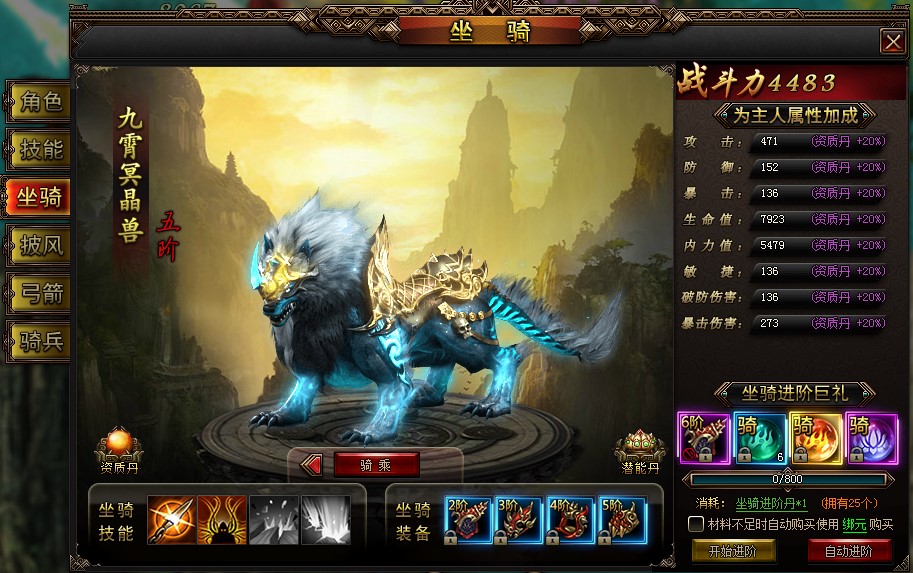The height and width of the screenshot is (573, 913).
Task: Select the golden winged-figure mount skill
Action: pos(222,520)
